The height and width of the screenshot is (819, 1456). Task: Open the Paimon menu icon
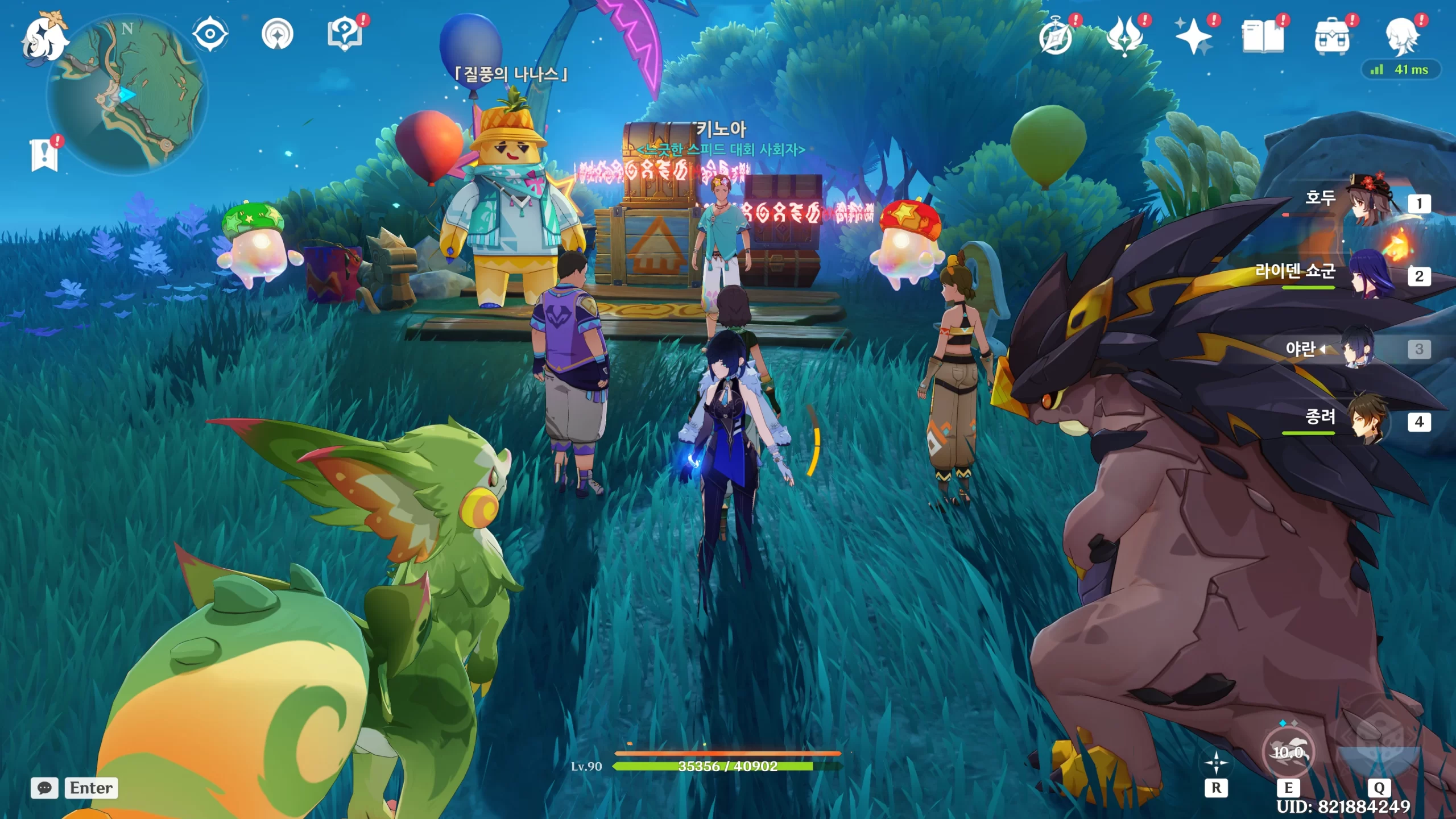[44, 39]
